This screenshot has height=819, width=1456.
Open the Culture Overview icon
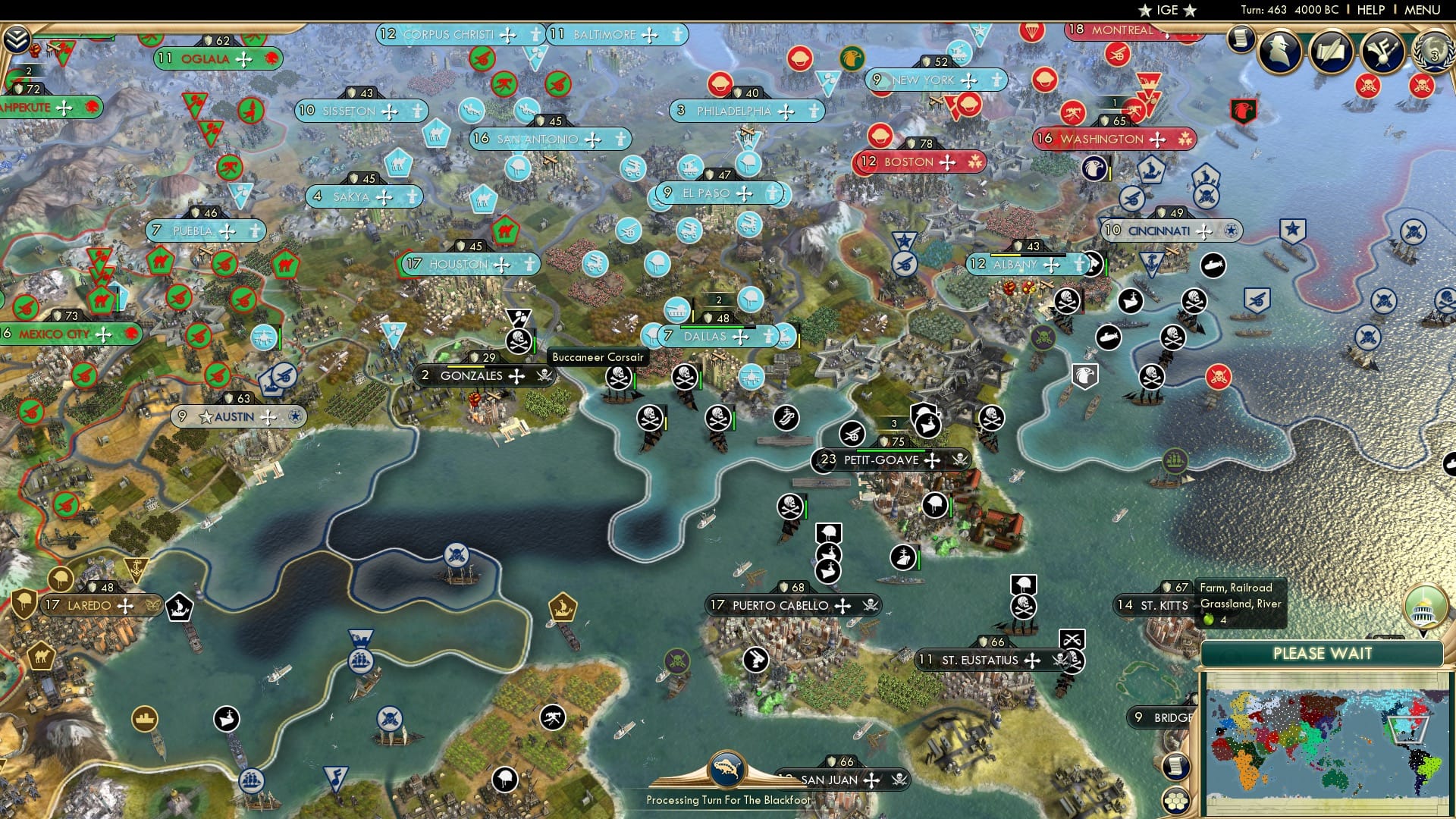pyautogui.click(x=1381, y=52)
